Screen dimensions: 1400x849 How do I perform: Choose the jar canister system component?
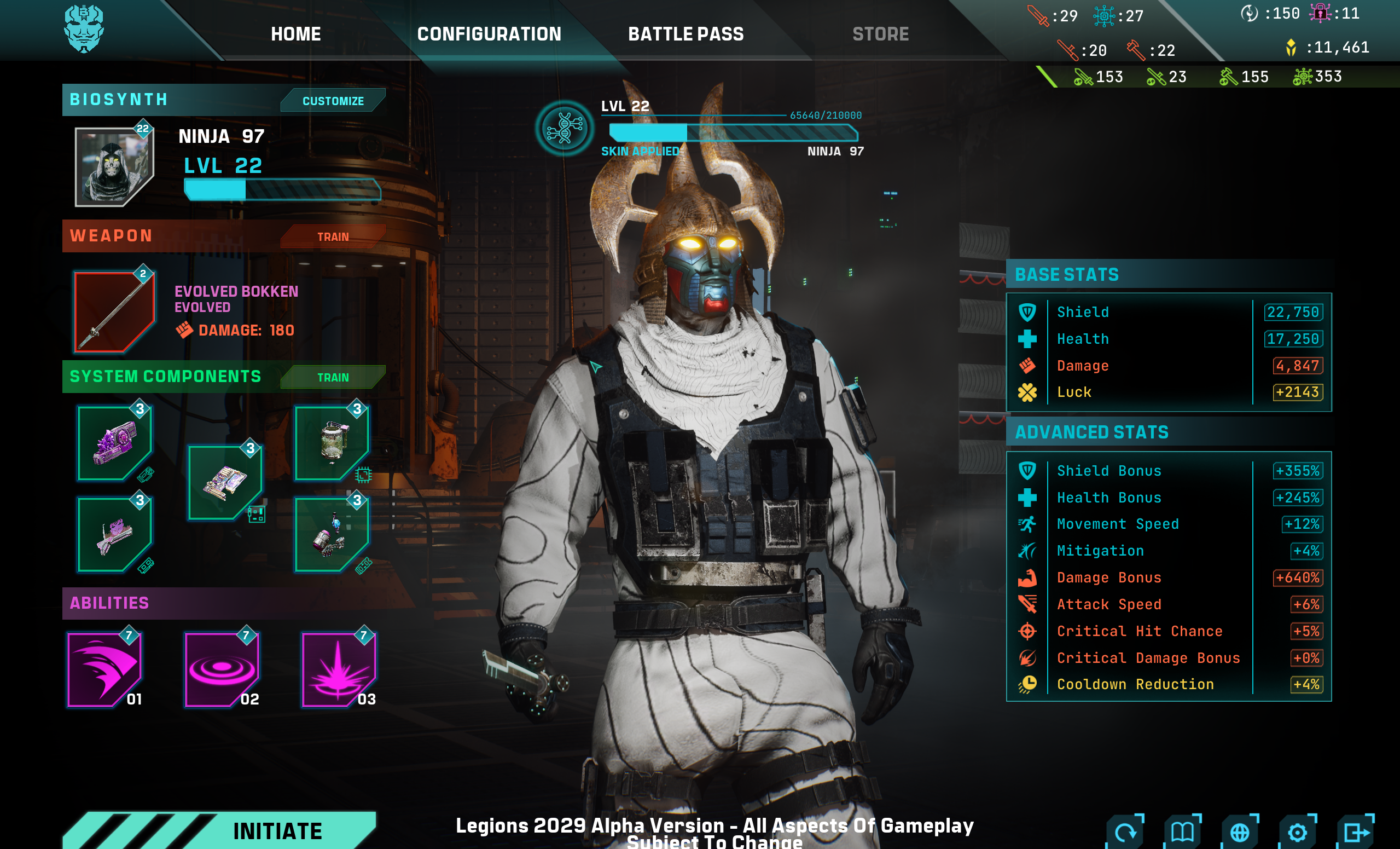tap(332, 443)
